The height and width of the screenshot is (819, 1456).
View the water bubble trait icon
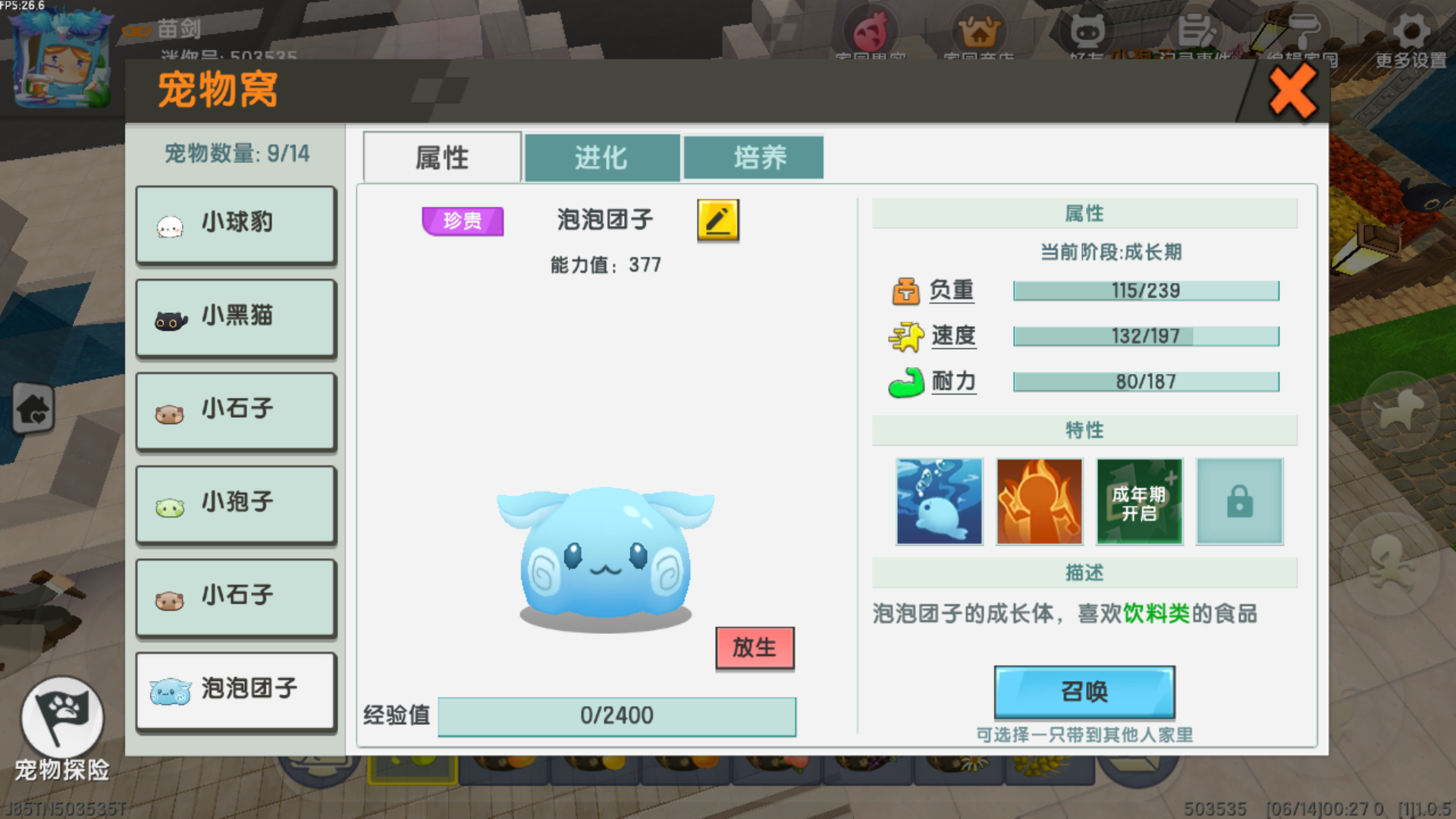click(939, 501)
